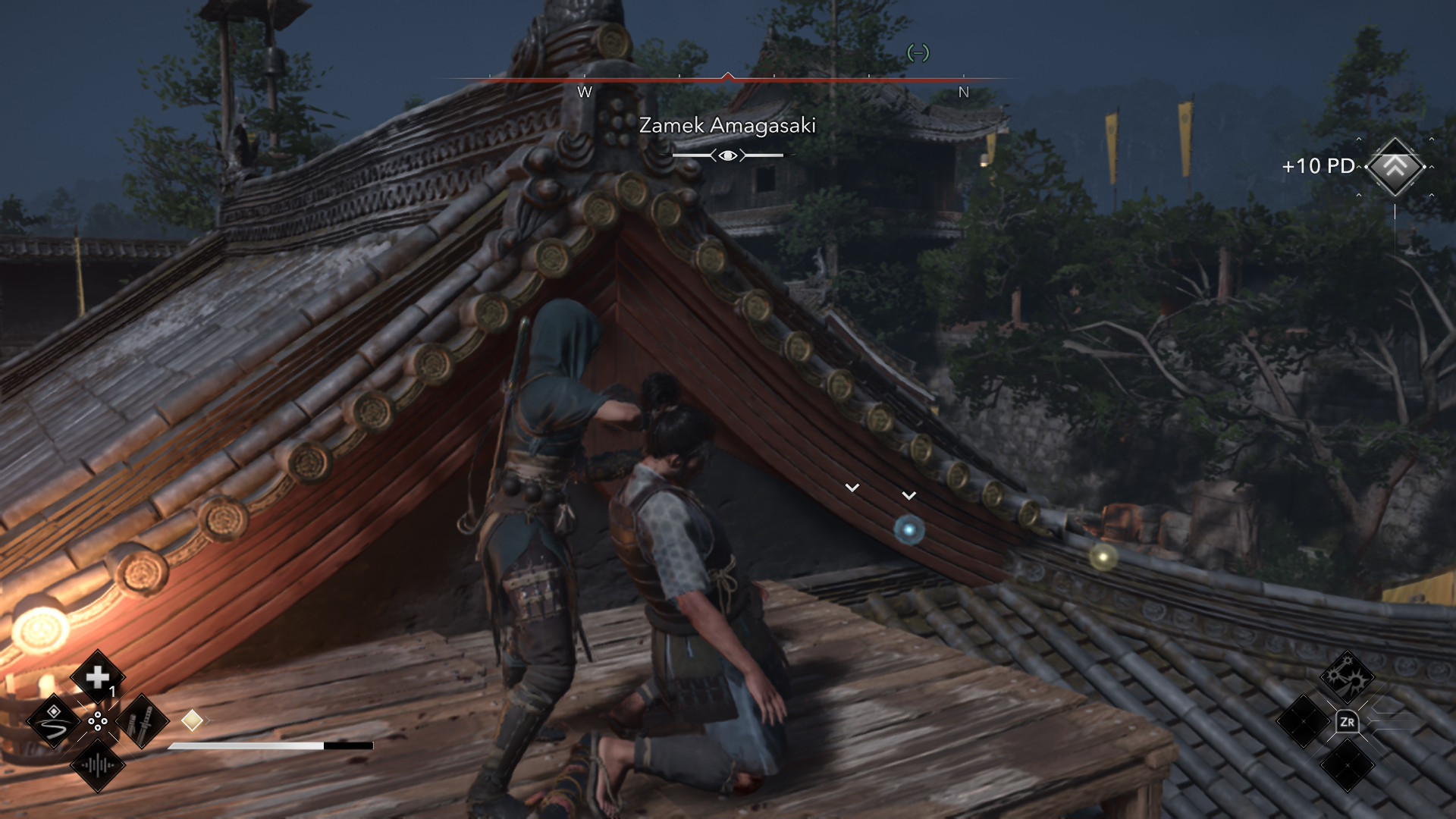Click the eye stealth indicator
Viewport: 1456px width, 819px height.
click(x=728, y=155)
